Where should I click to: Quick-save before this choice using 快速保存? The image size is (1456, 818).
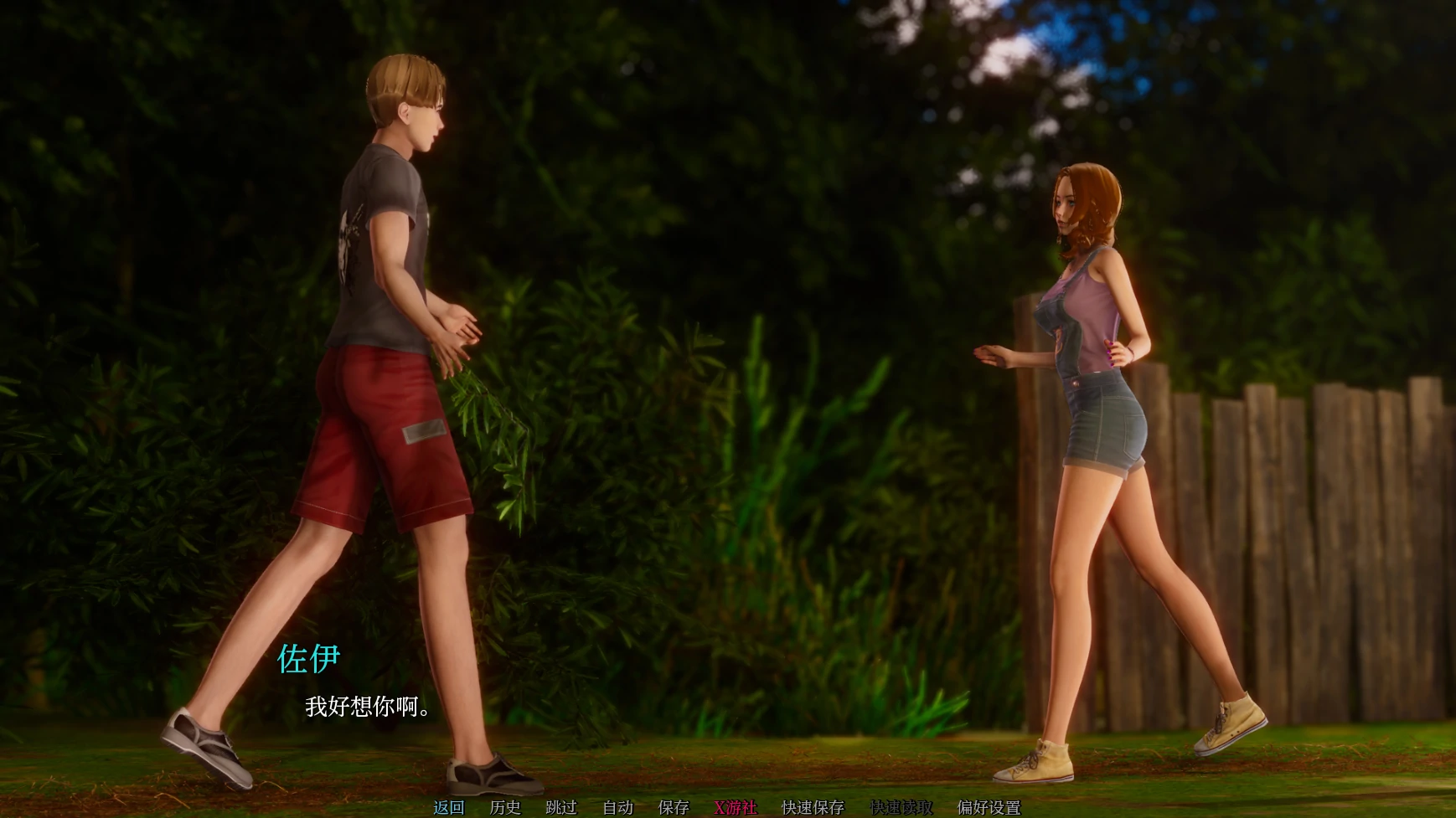tap(813, 808)
